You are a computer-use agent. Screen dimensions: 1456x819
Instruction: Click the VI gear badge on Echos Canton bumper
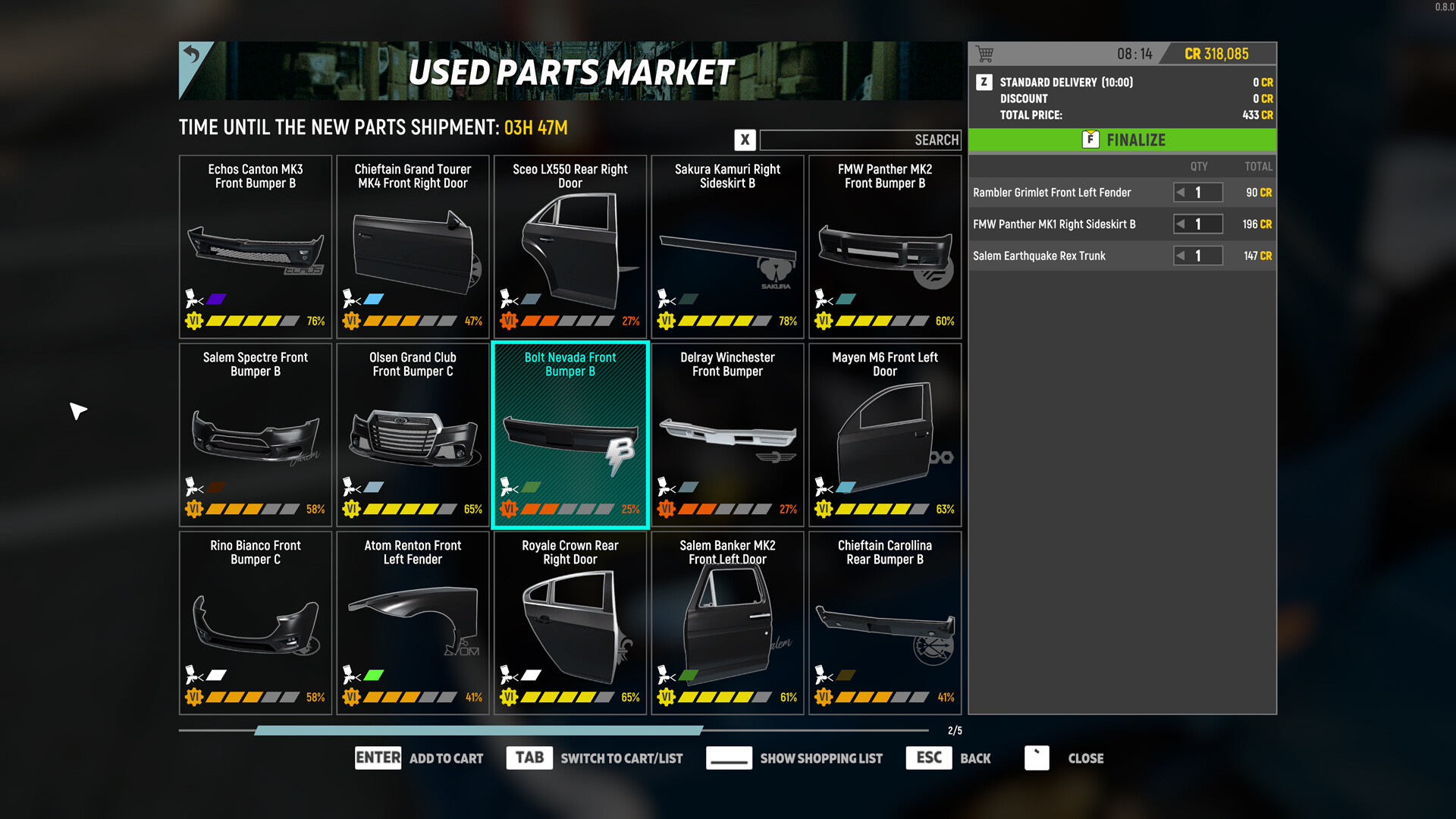(x=195, y=321)
